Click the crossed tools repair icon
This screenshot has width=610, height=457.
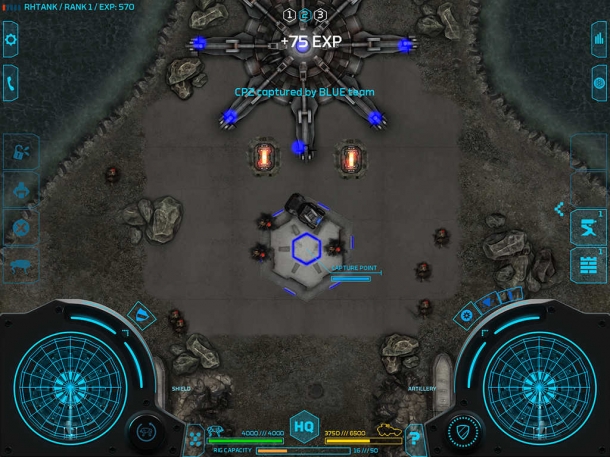point(195,436)
